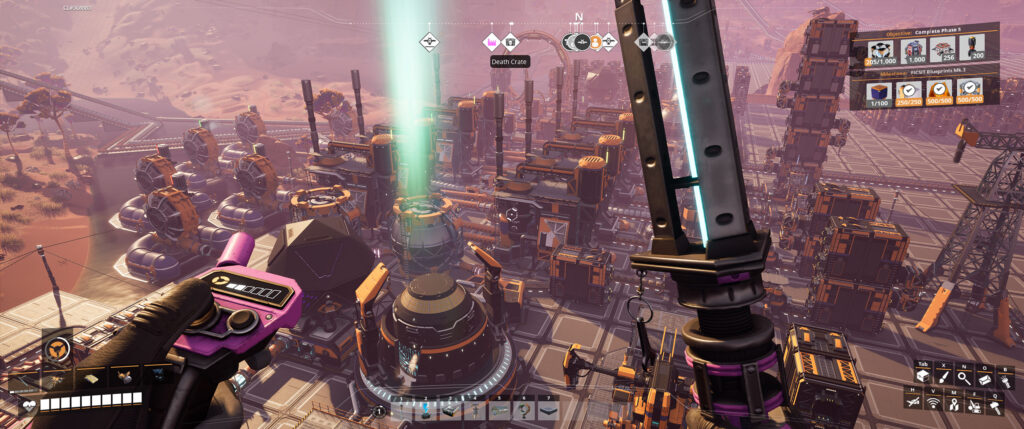The image size is (1024, 429).
Task: Select the question mark hotbar slot
Action: [522, 410]
